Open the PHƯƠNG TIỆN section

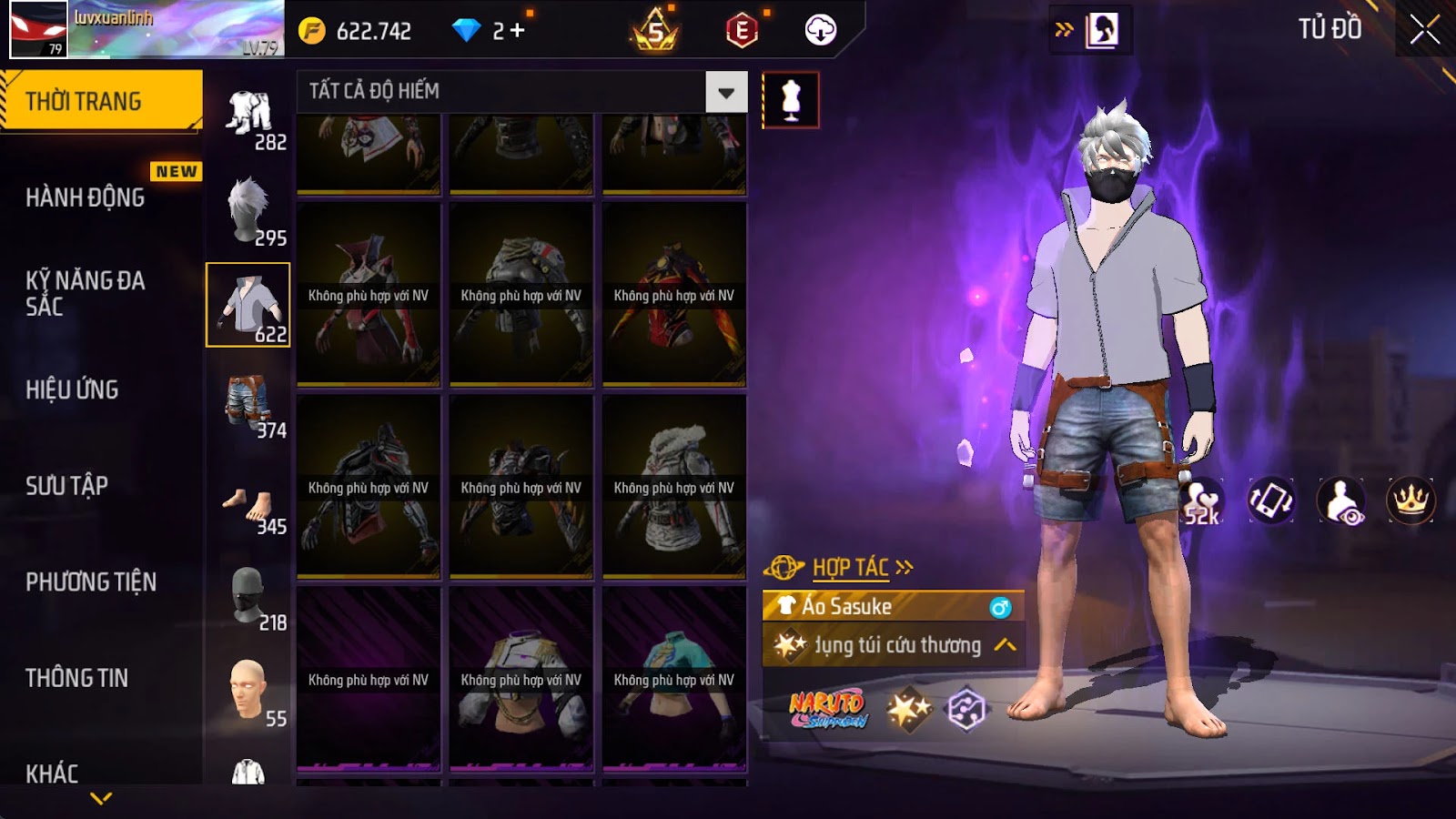(91, 581)
